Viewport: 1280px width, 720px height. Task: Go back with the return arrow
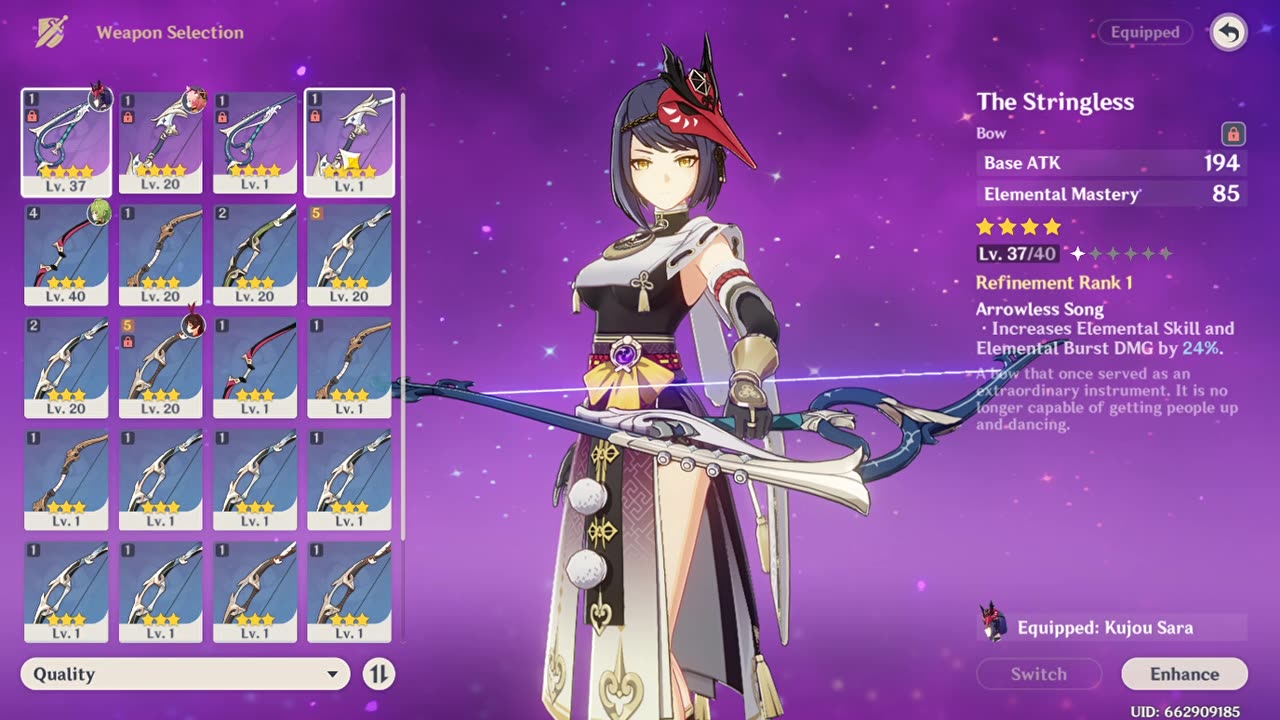[1229, 33]
